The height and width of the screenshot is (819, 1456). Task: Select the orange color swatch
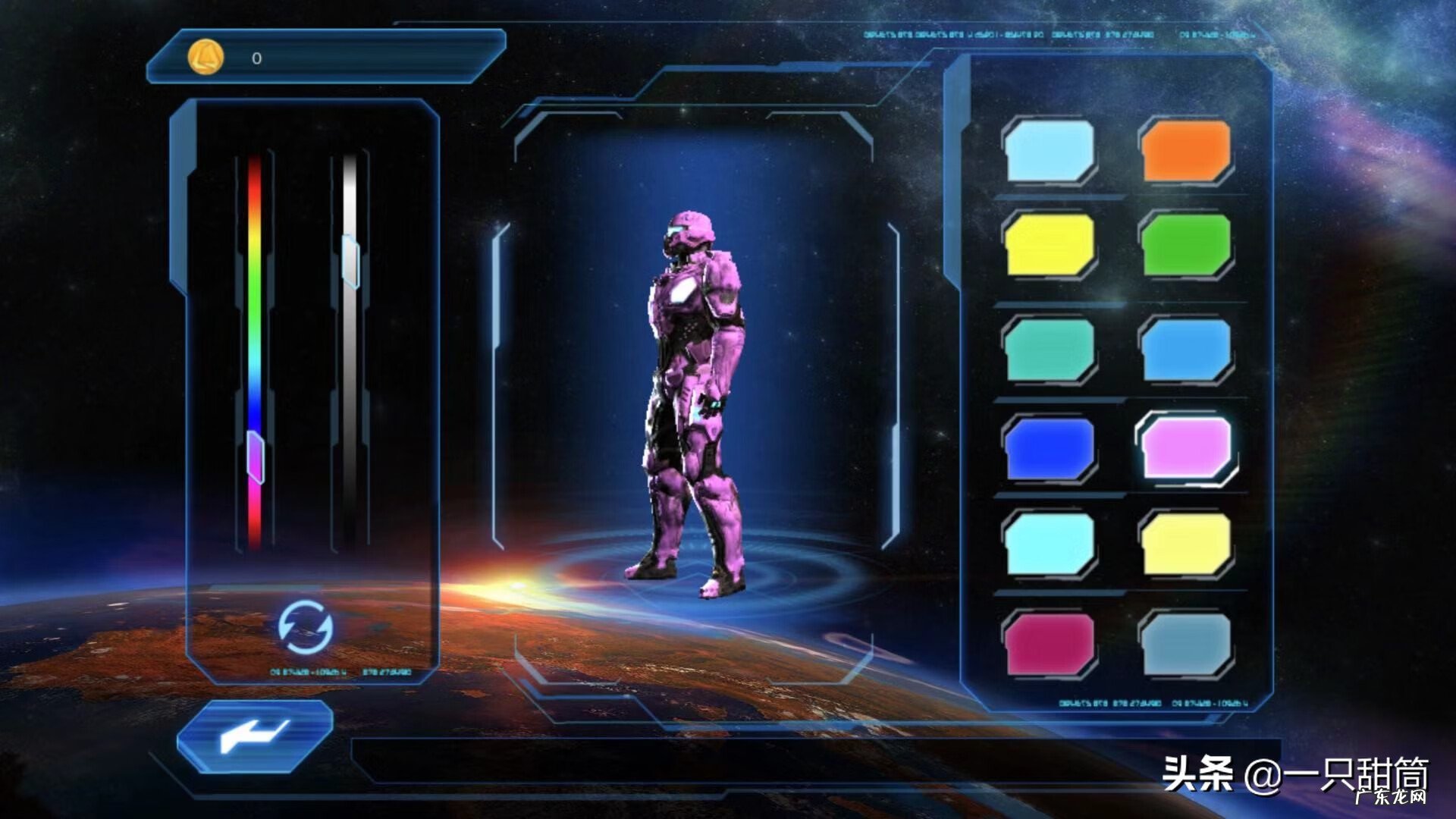(x=1186, y=150)
